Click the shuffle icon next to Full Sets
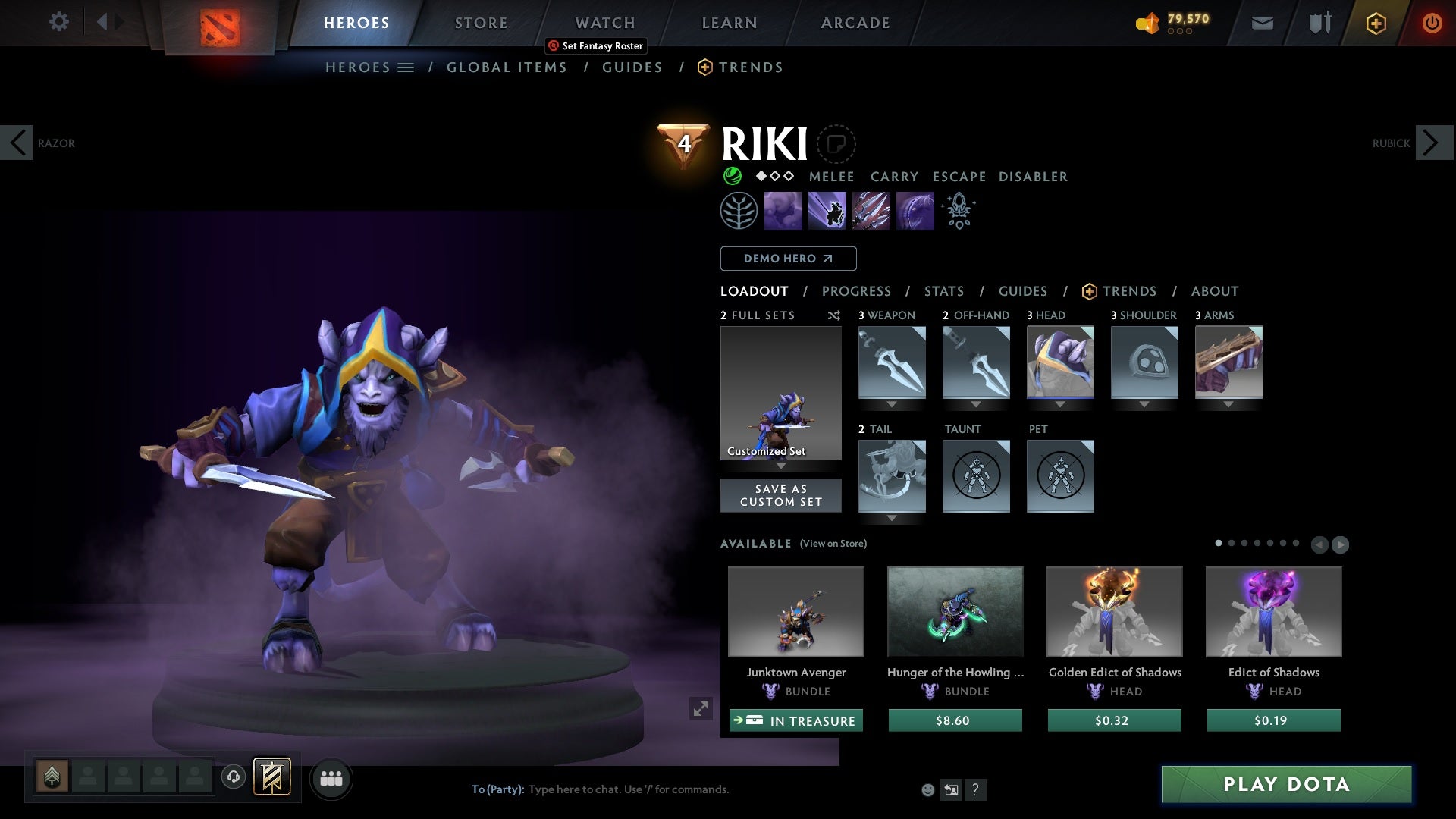Viewport: 1456px width, 819px height. (834, 315)
